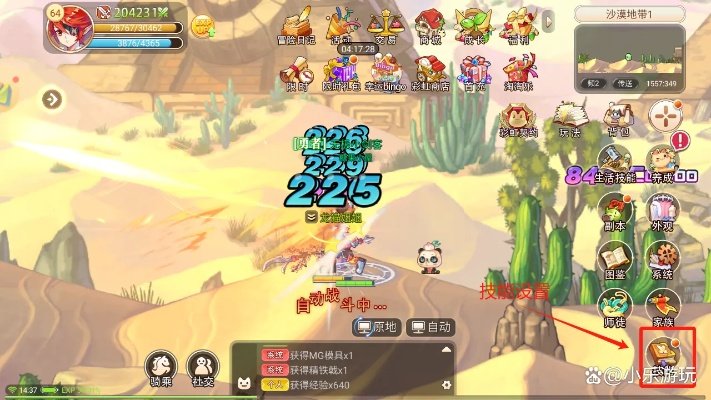The image size is (711, 400).
Task: Open the 副本 dungeon menu
Action: [x=616, y=211]
